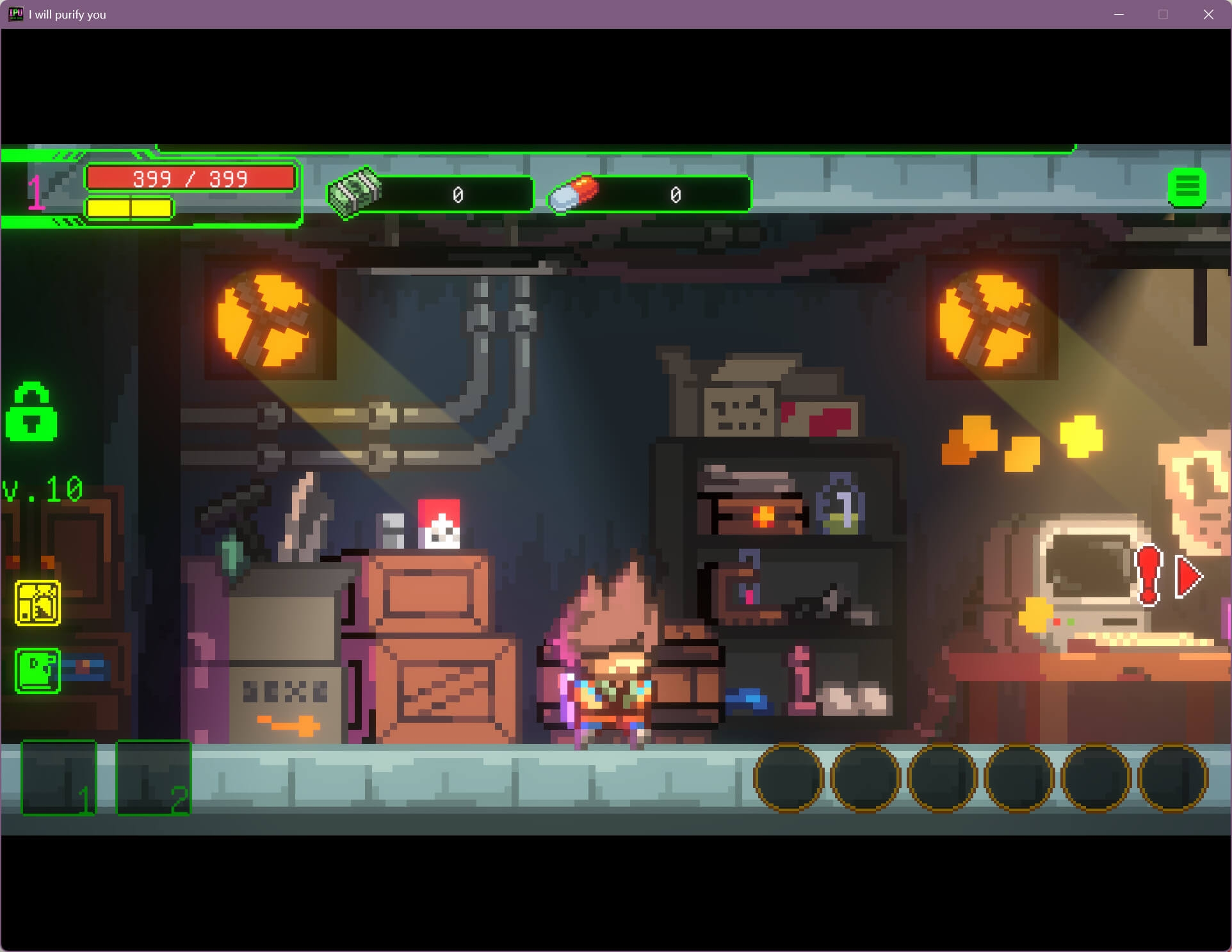The height and width of the screenshot is (952, 1232).
Task: Select skill slot number 2
Action: [153, 777]
